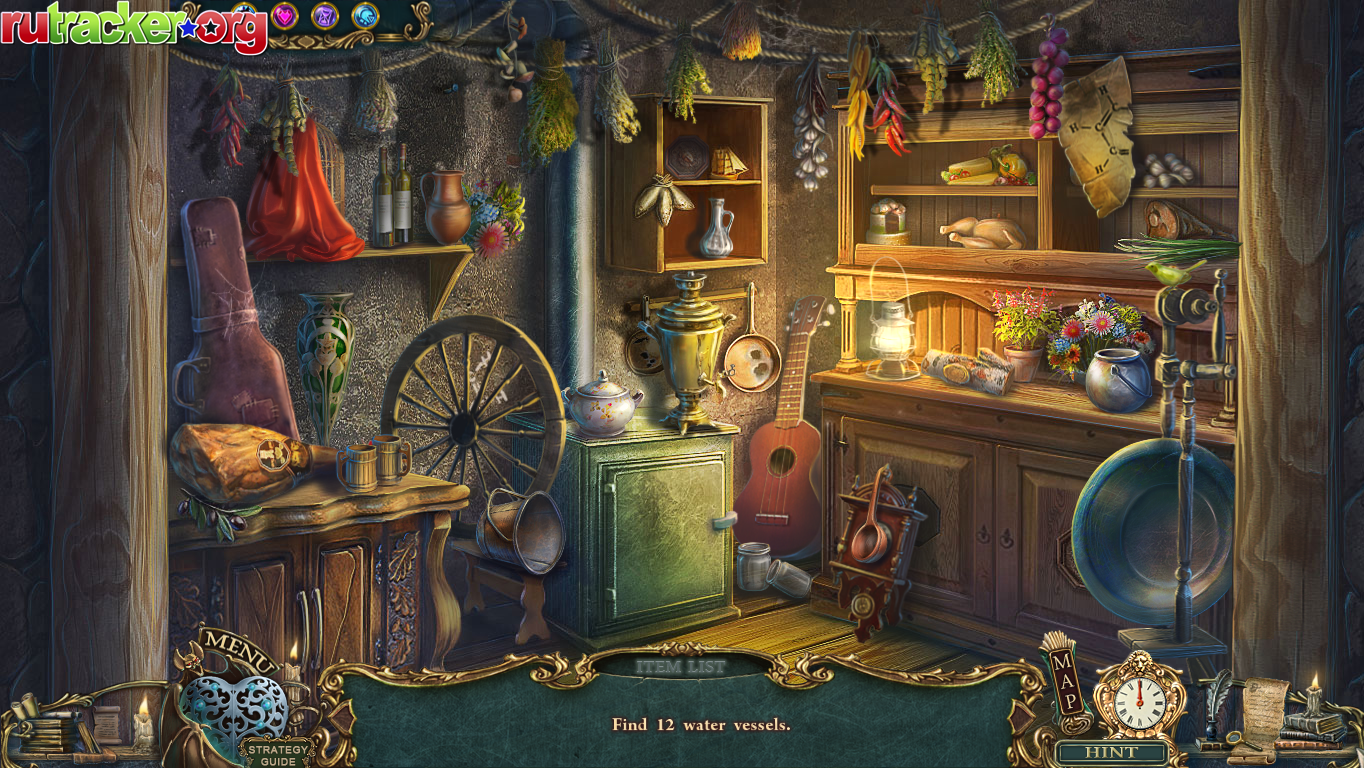Select the pink heart gem icon
Screen dimensions: 1364x768
click(x=285, y=15)
